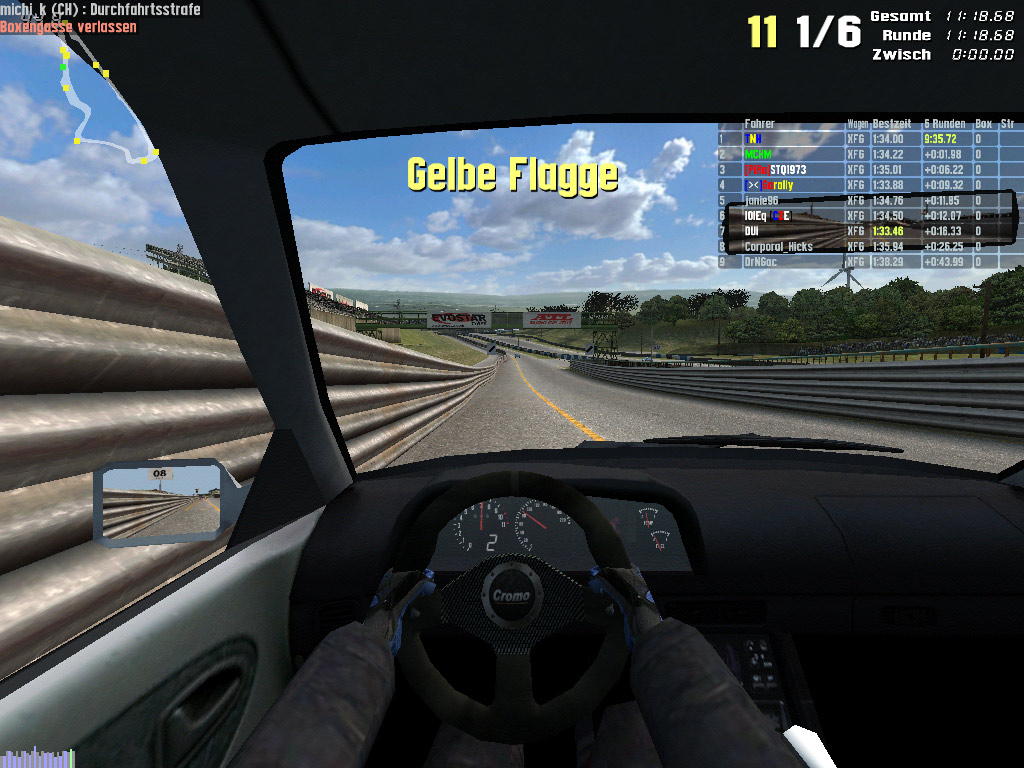Choose Corporal_Hicks in the driver list

tap(778, 246)
